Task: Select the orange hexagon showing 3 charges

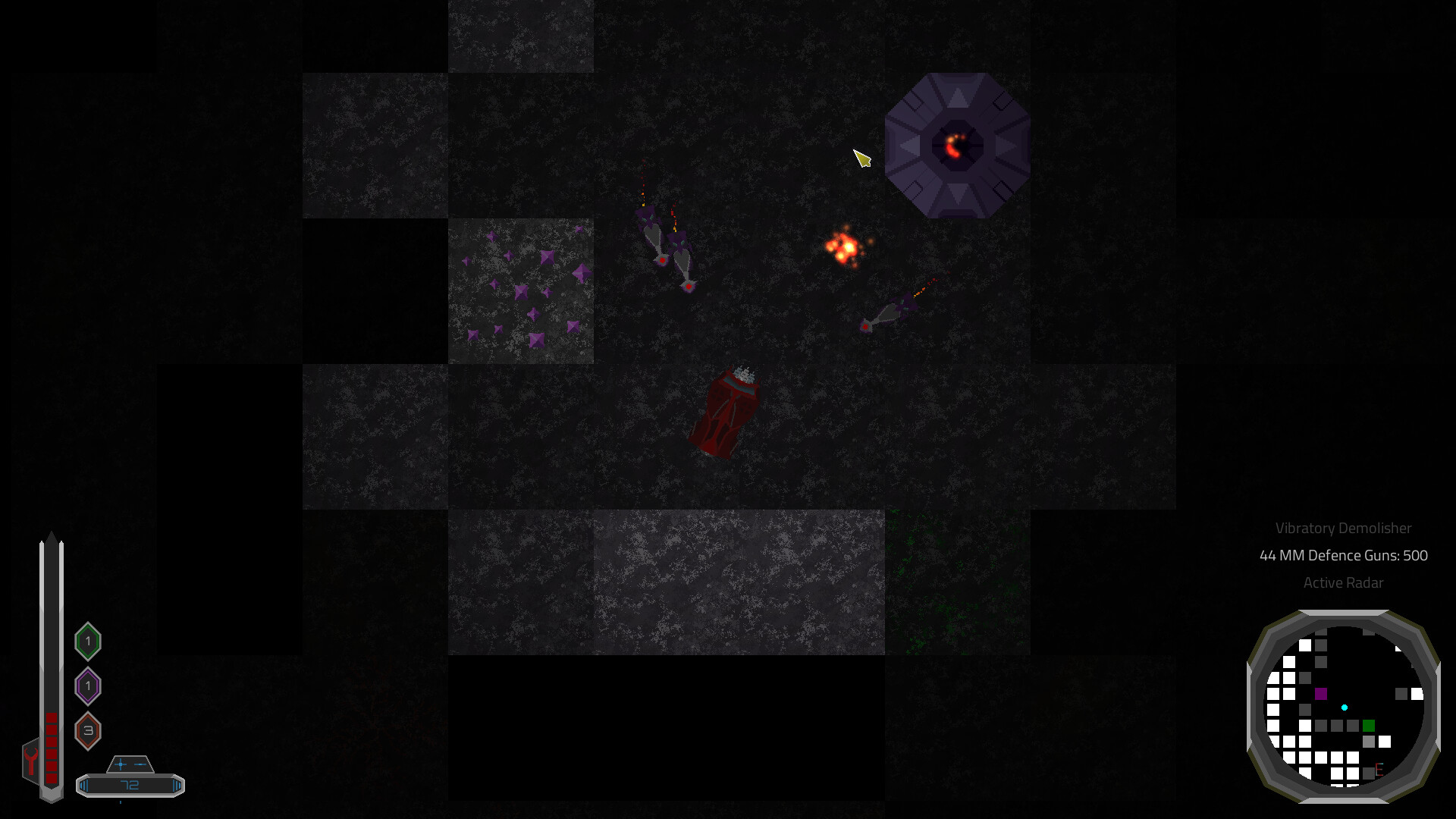Action: coord(88,730)
